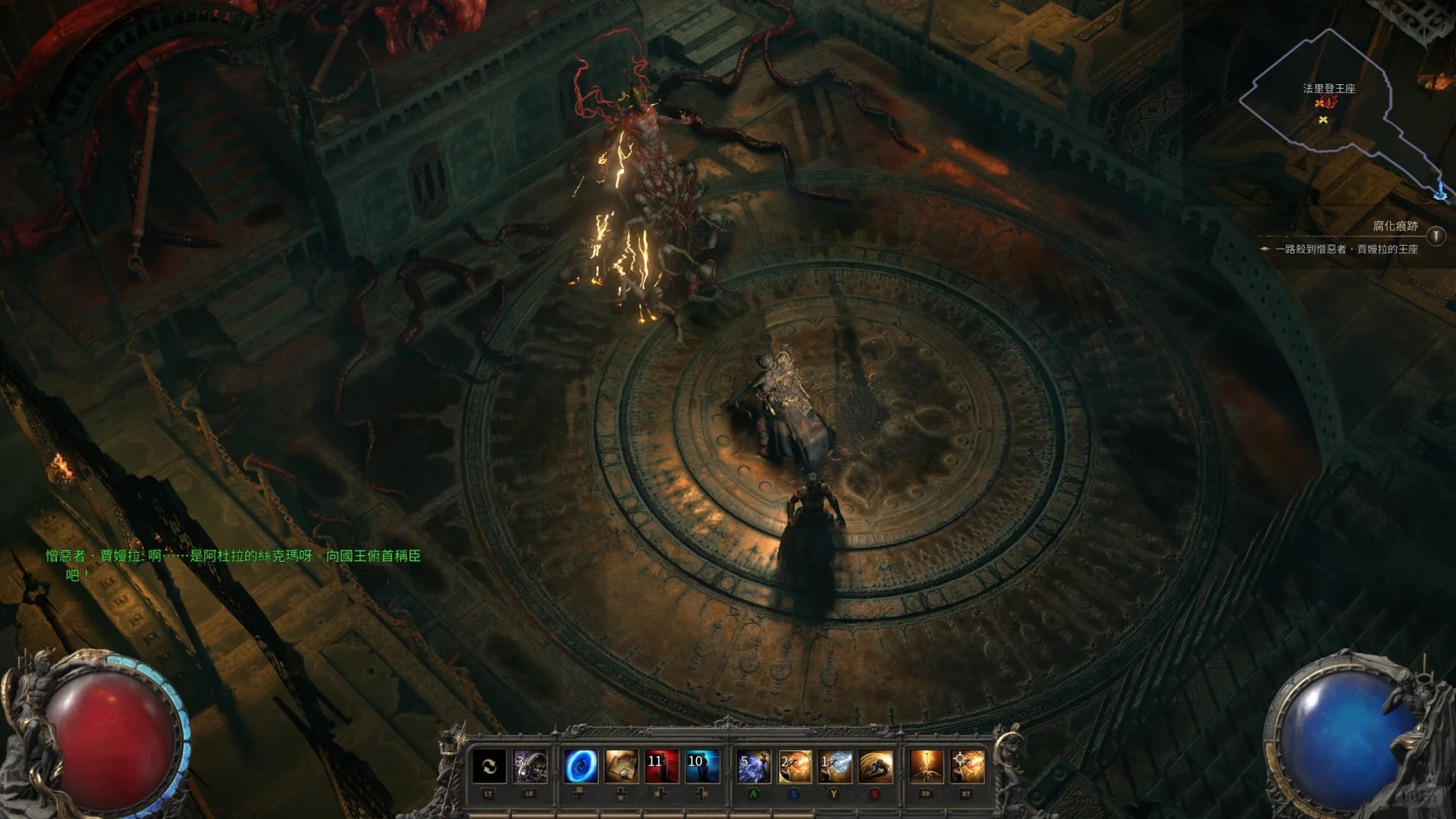Open the blue swirling portal skill
Viewport: 1456px width, 819px height.
pos(581,767)
